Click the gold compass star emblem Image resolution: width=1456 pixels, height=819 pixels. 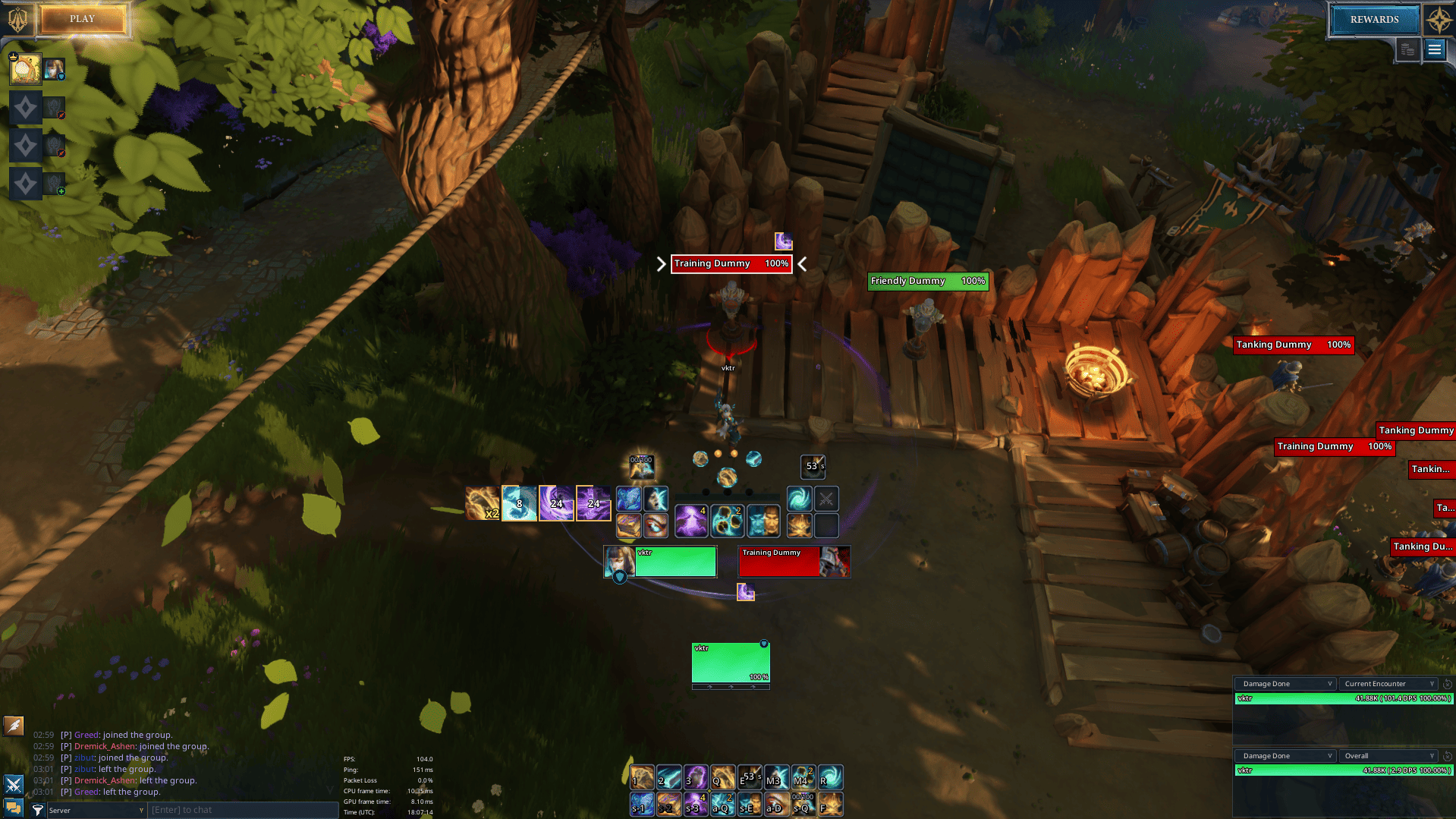pos(1439,20)
